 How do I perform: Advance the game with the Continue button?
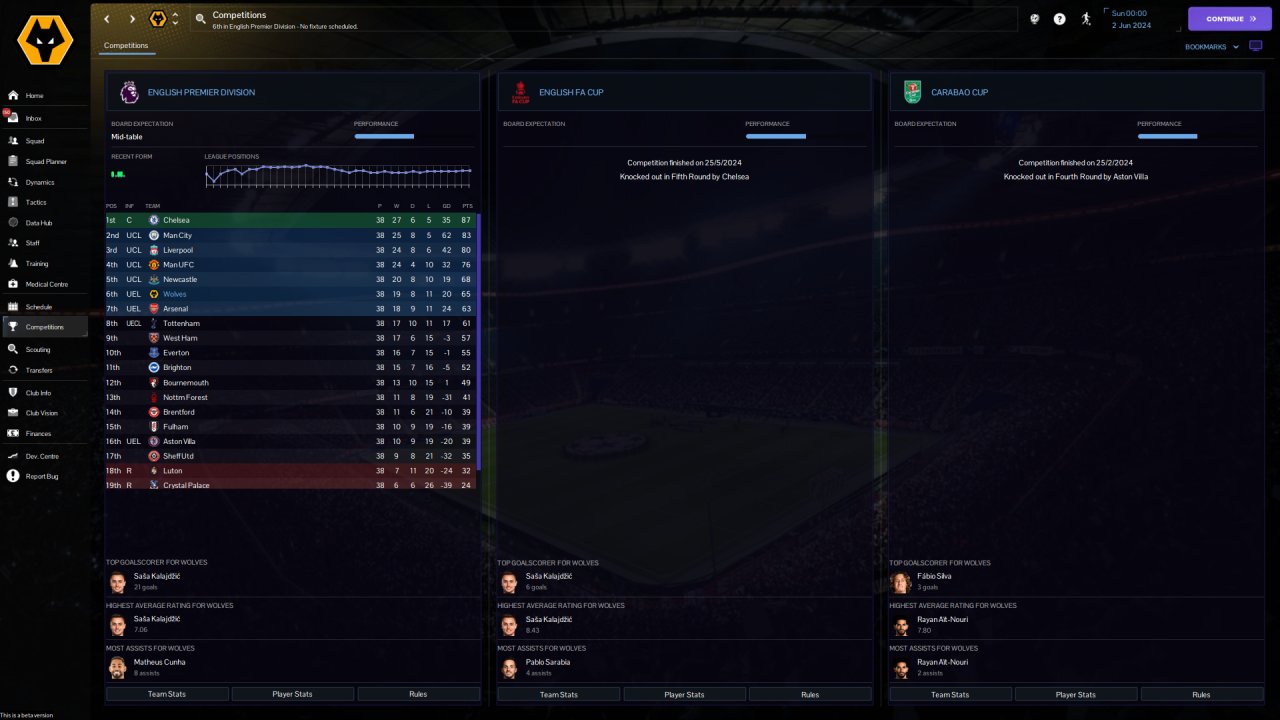coord(1229,18)
